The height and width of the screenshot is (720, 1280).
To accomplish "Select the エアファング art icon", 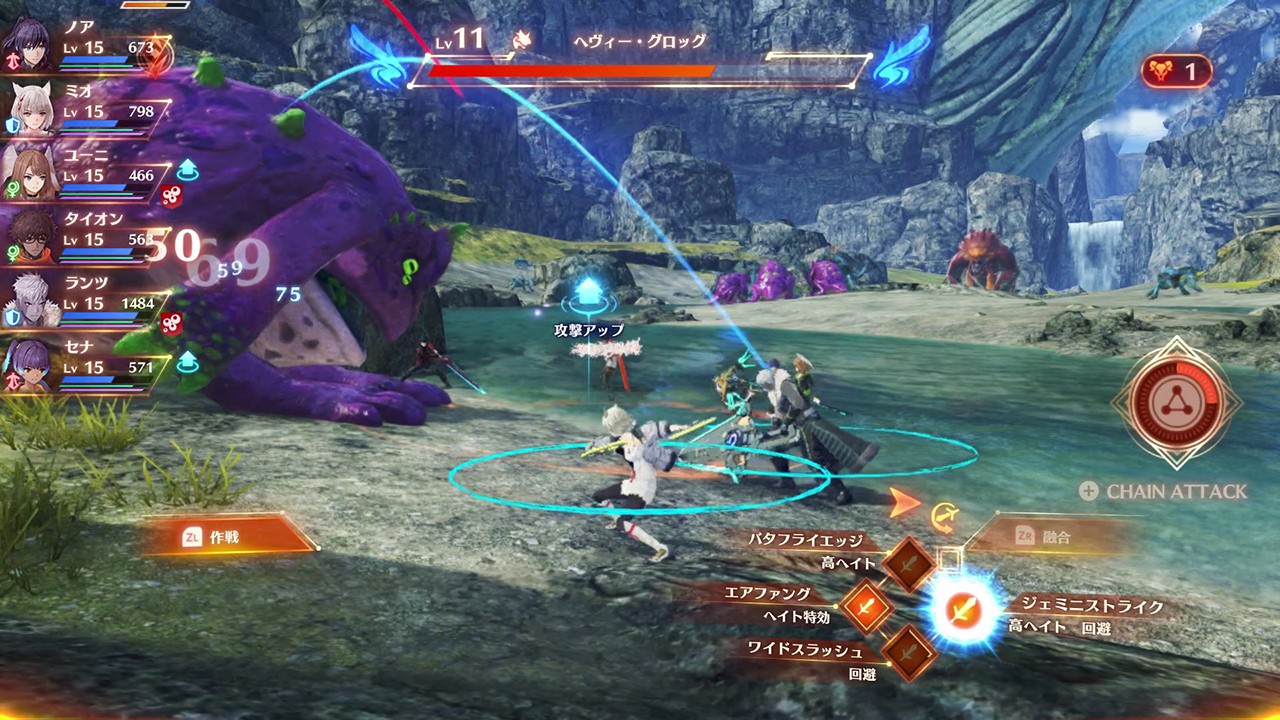I will click(x=866, y=607).
